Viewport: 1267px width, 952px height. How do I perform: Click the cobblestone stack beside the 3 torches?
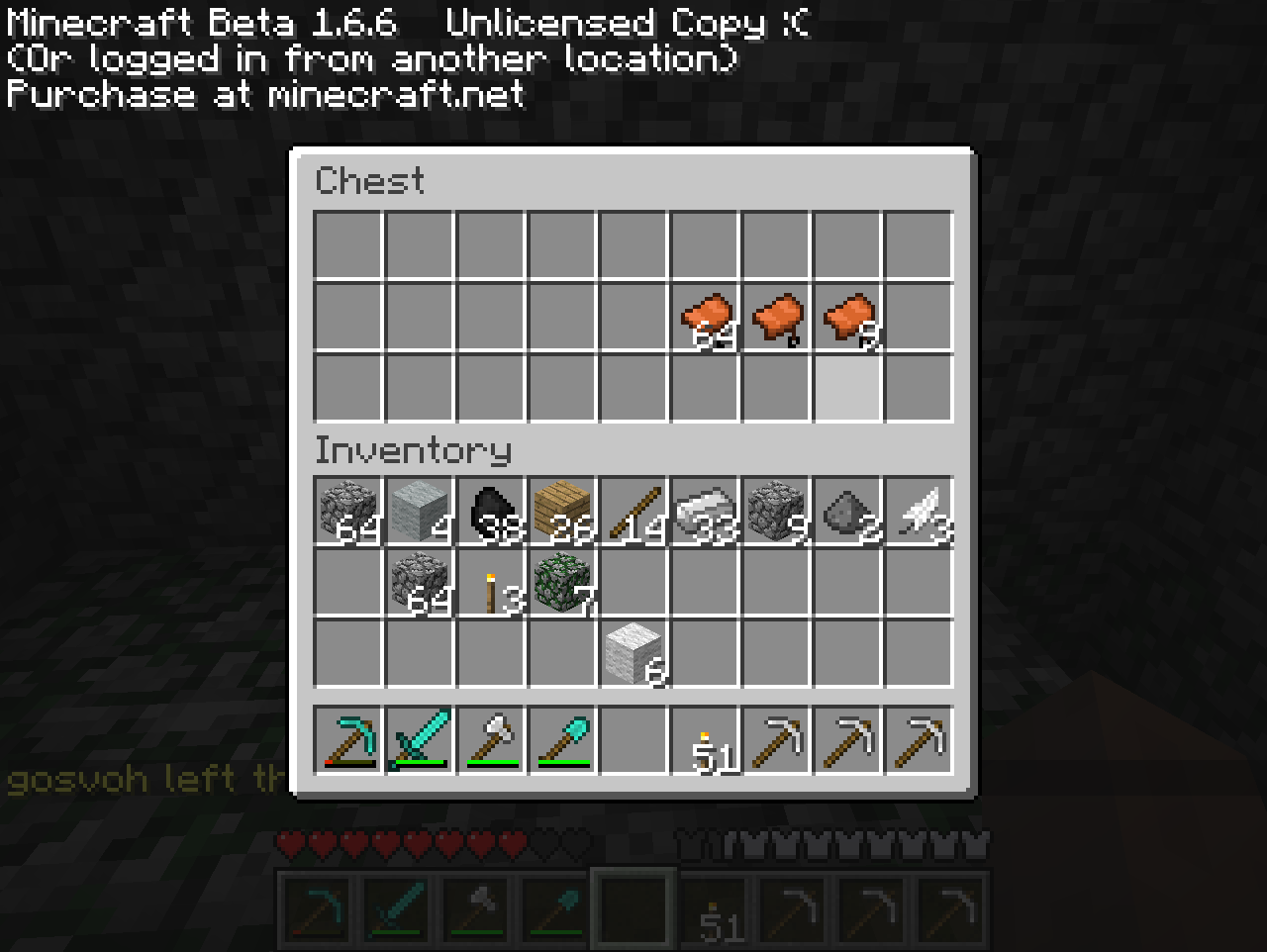click(x=420, y=583)
